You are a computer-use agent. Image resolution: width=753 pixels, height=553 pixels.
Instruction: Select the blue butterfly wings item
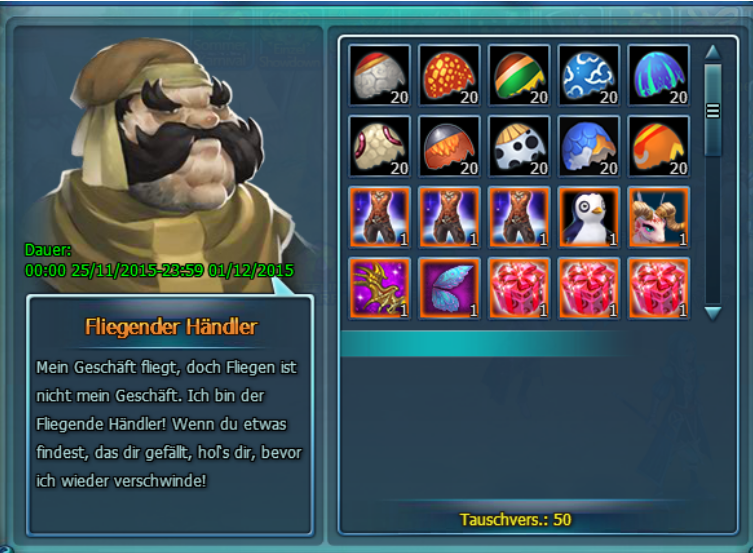(449, 288)
